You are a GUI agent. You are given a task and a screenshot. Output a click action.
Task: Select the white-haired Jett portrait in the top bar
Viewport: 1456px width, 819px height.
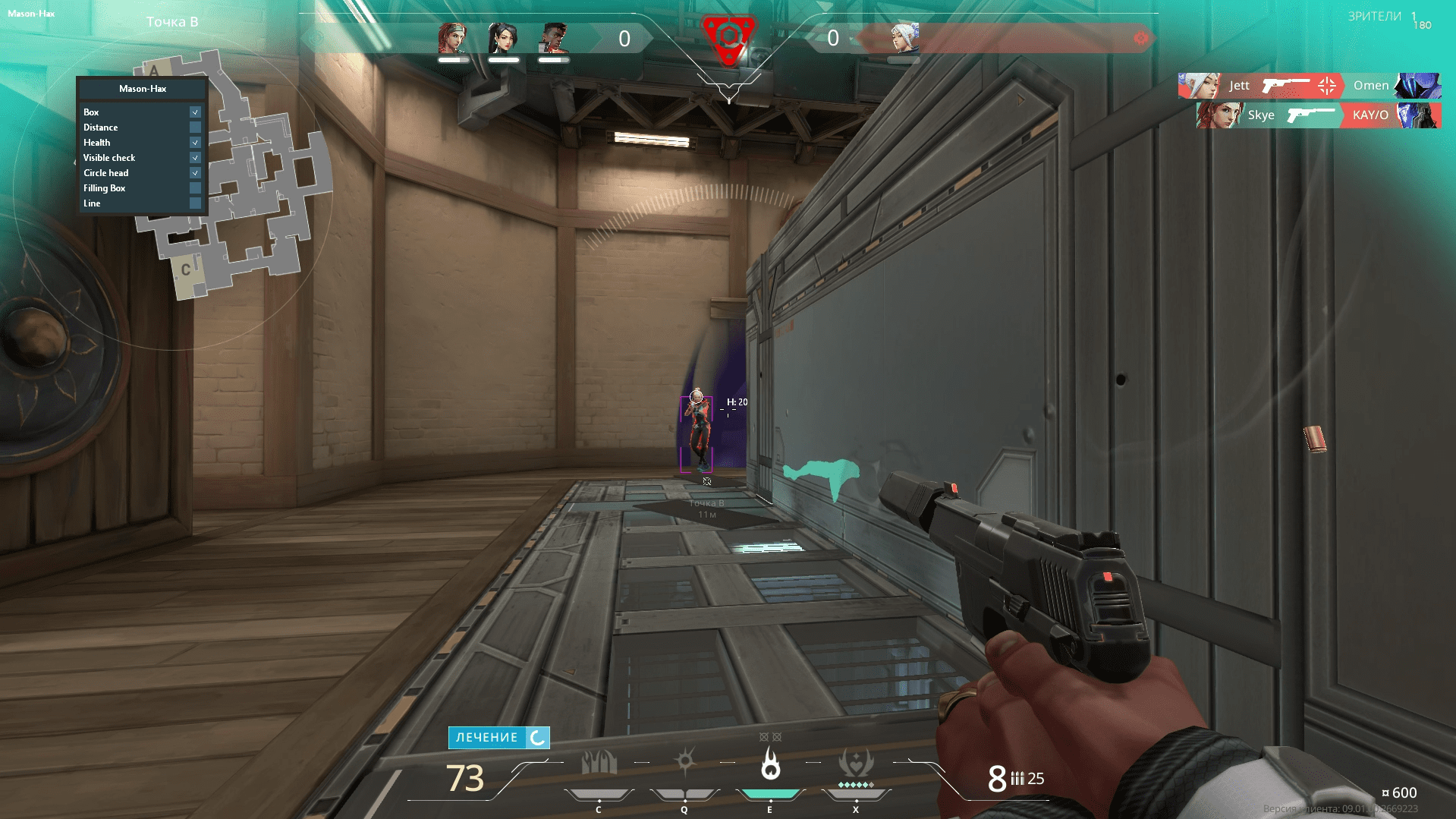pyautogui.click(x=904, y=38)
